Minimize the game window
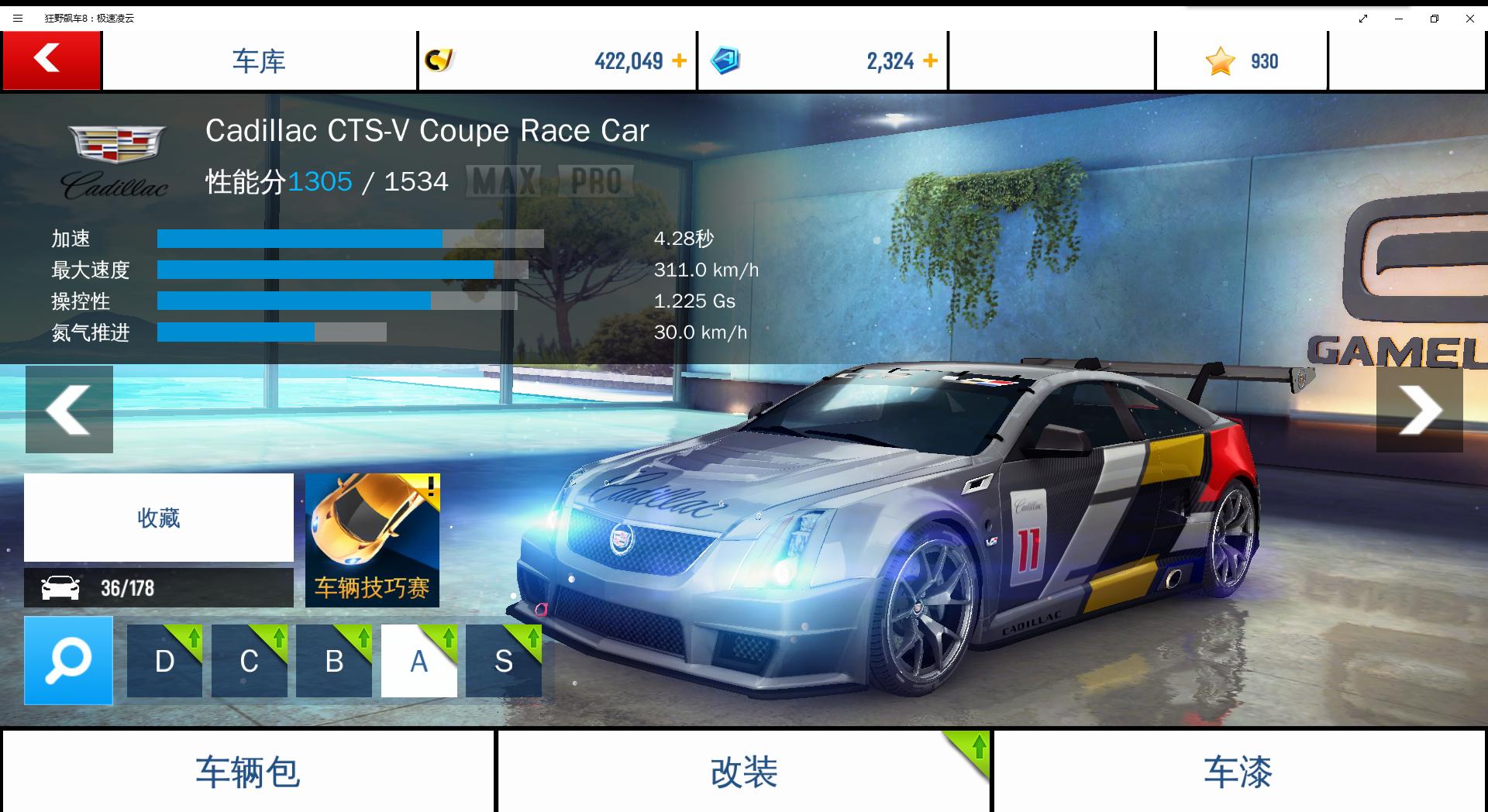 [x=1399, y=18]
